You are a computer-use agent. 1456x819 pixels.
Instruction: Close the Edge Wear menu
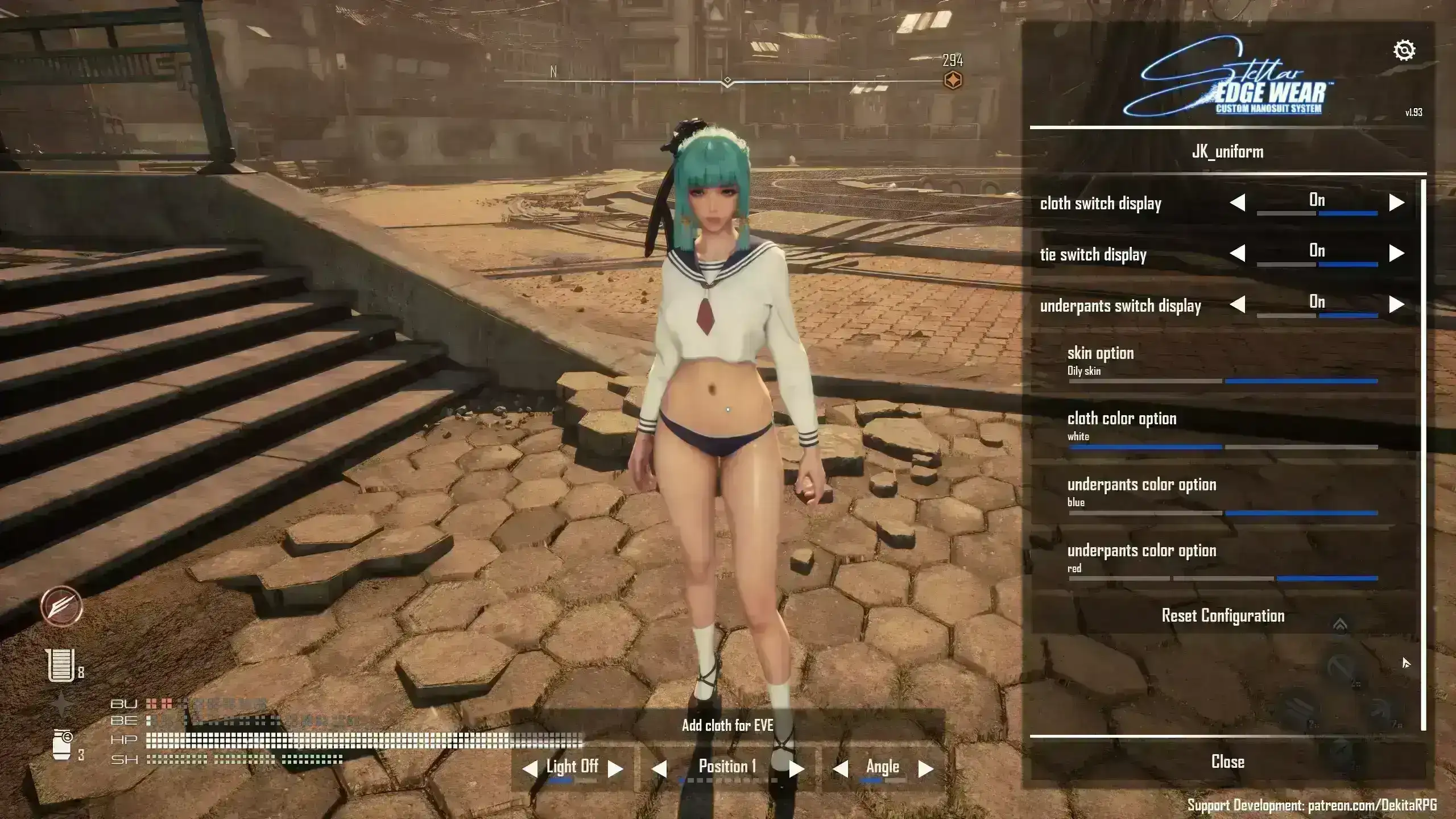point(1227,762)
